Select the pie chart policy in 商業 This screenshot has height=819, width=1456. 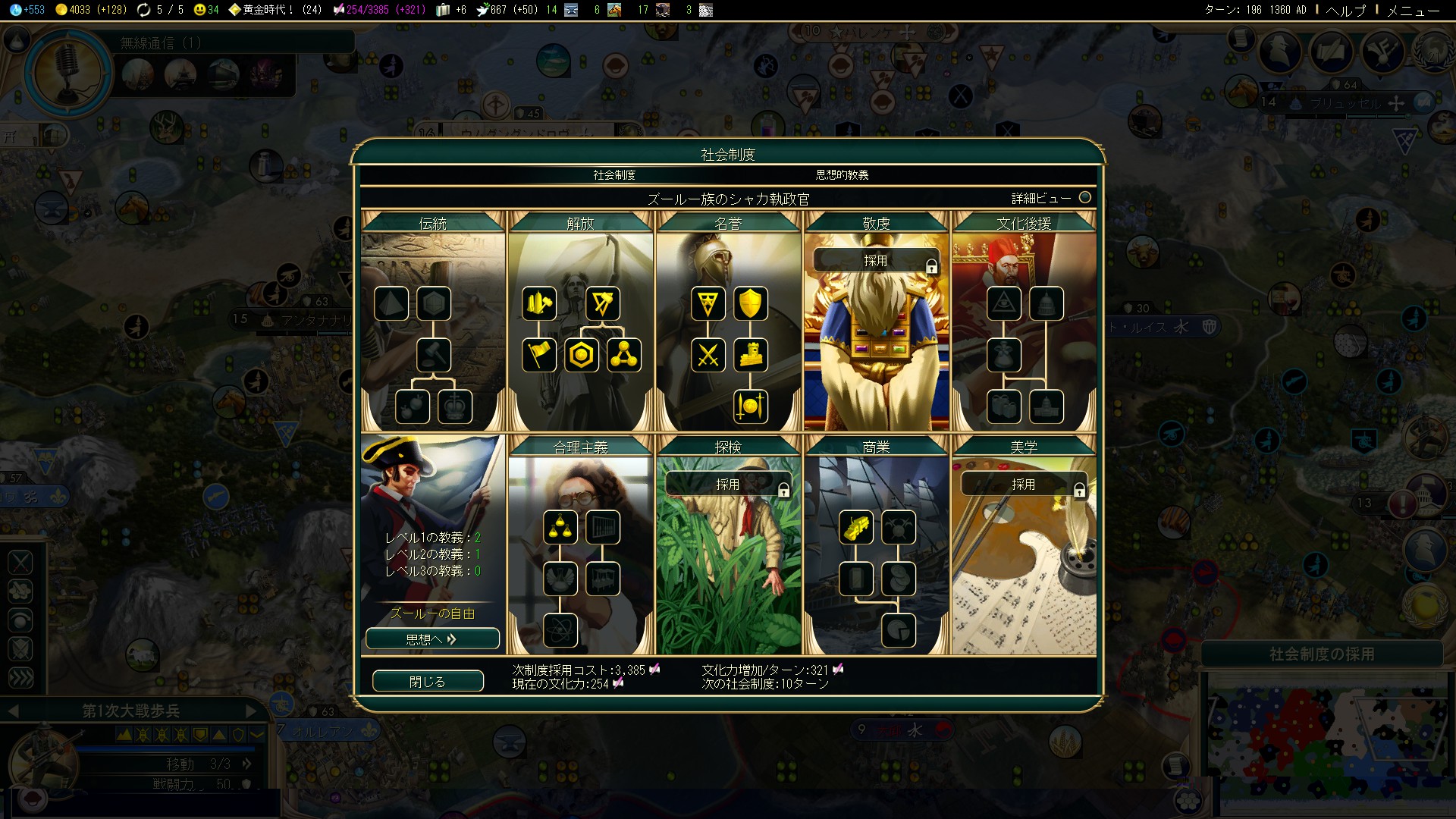899,630
